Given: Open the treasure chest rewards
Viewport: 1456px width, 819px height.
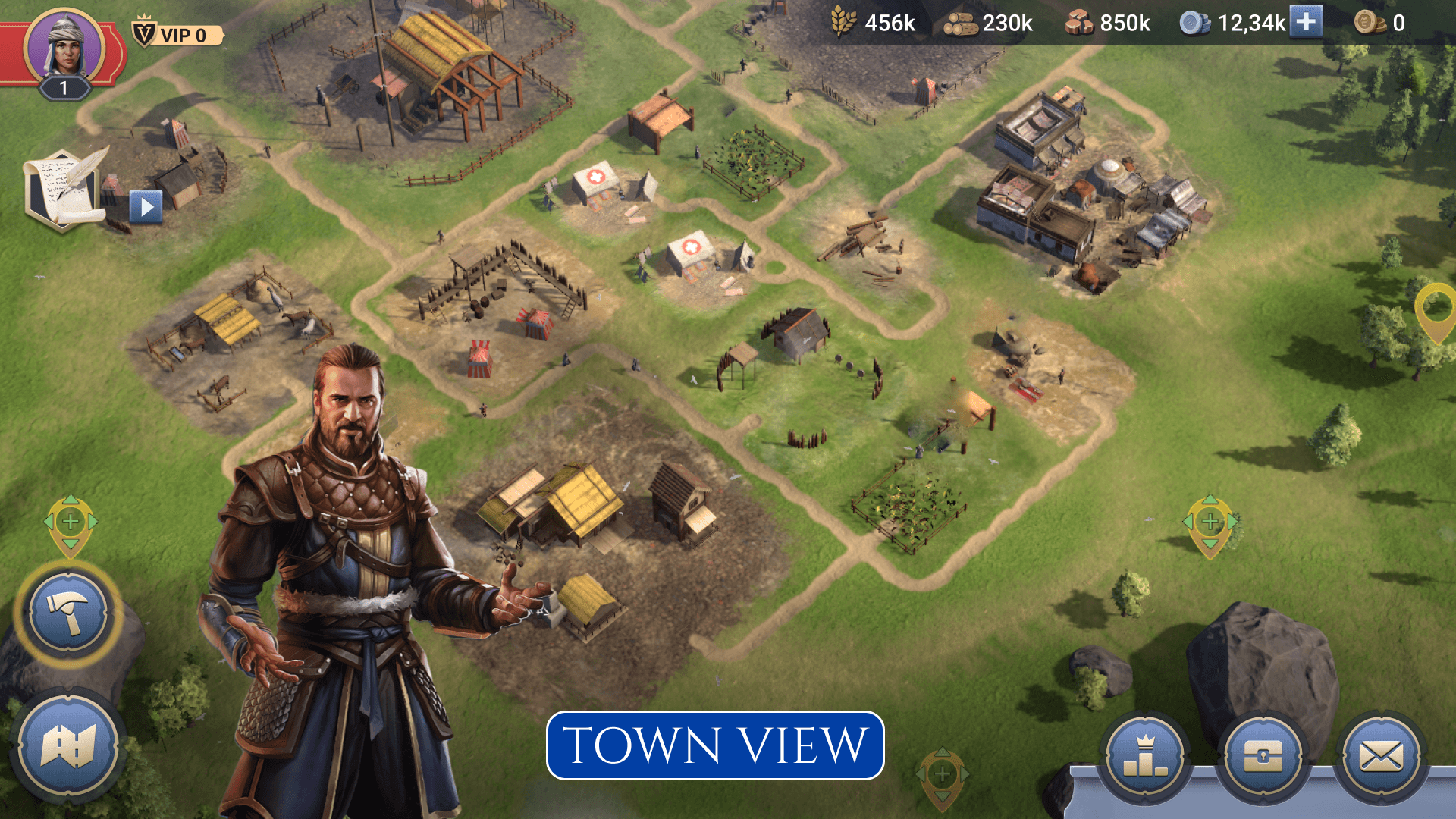Looking at the screenshot, I should [x=1262, y=757].
